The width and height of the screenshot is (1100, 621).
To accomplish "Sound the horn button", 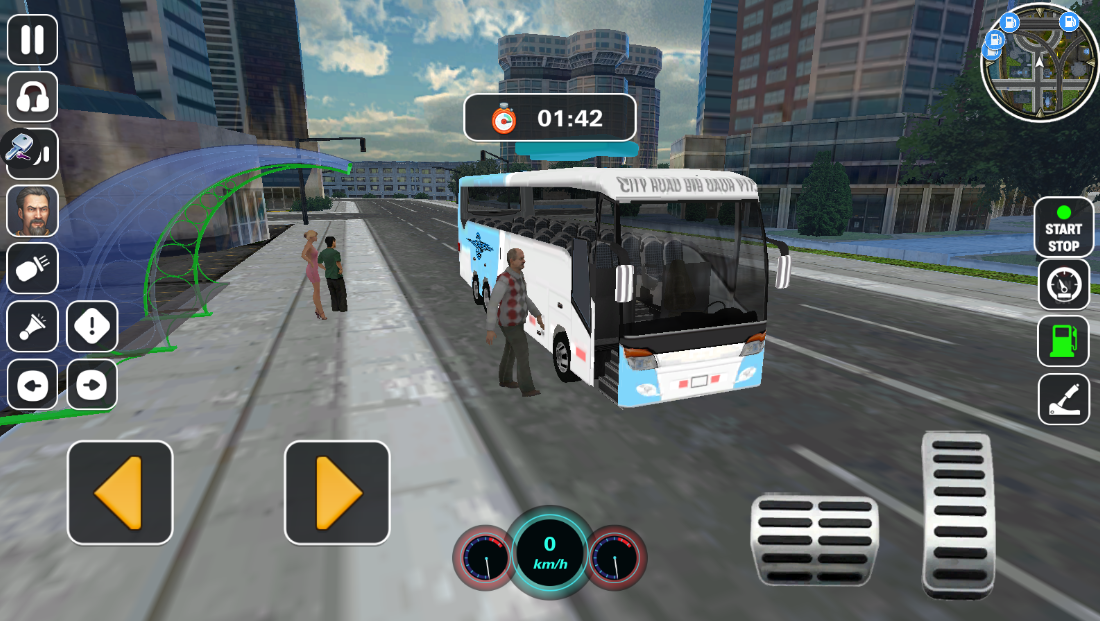I will (x=32, y=327).
